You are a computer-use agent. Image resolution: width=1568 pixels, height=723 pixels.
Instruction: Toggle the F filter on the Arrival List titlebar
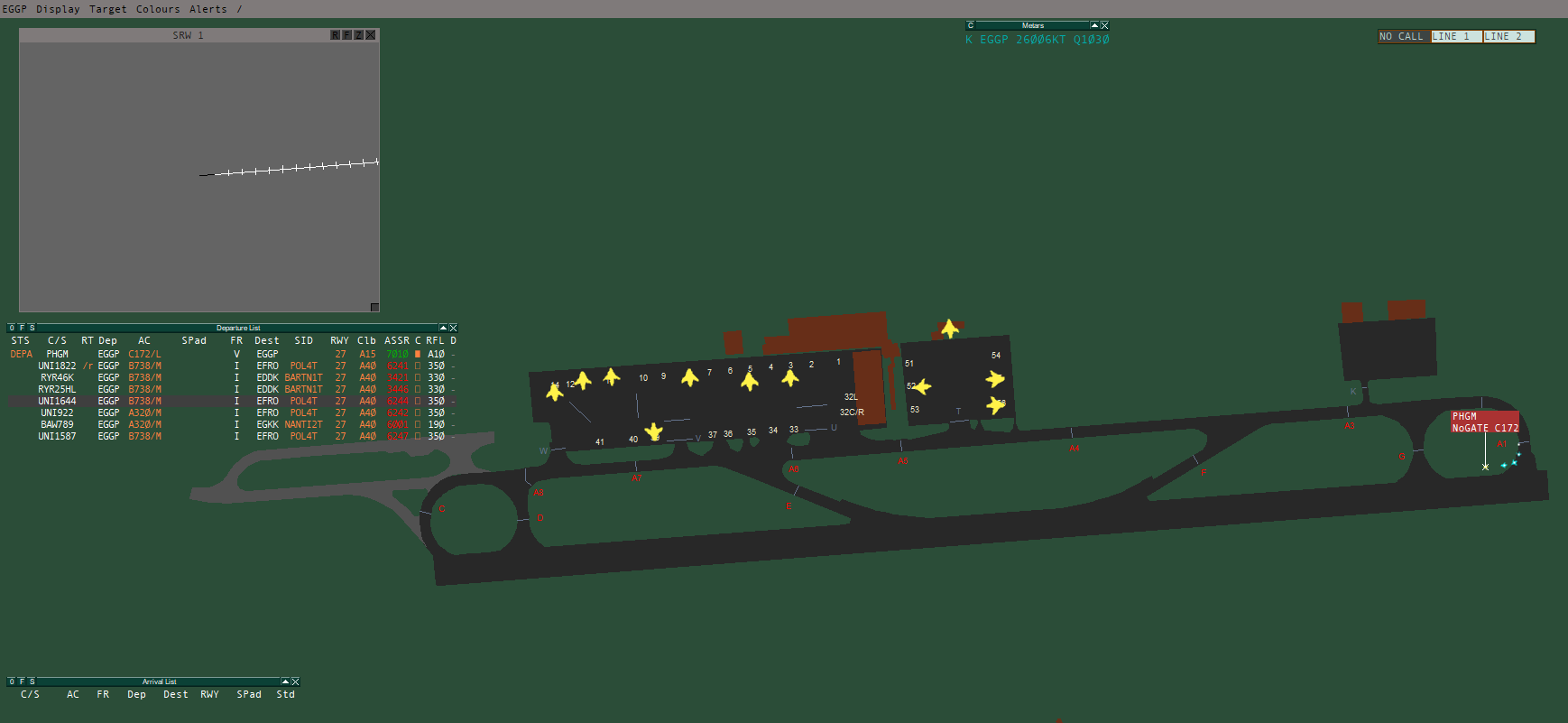23,681
